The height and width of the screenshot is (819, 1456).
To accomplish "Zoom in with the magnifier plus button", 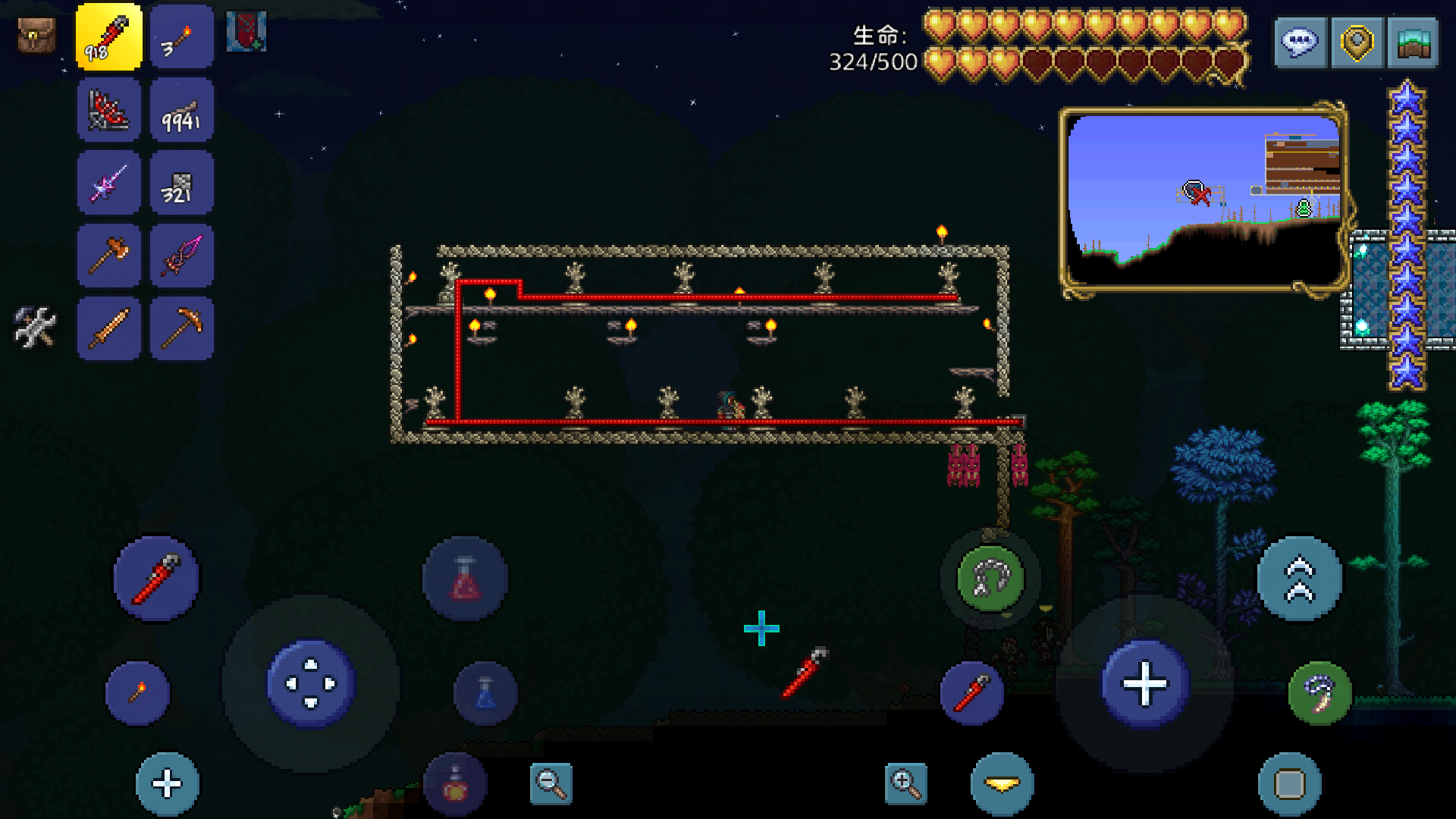I will 905,783.
